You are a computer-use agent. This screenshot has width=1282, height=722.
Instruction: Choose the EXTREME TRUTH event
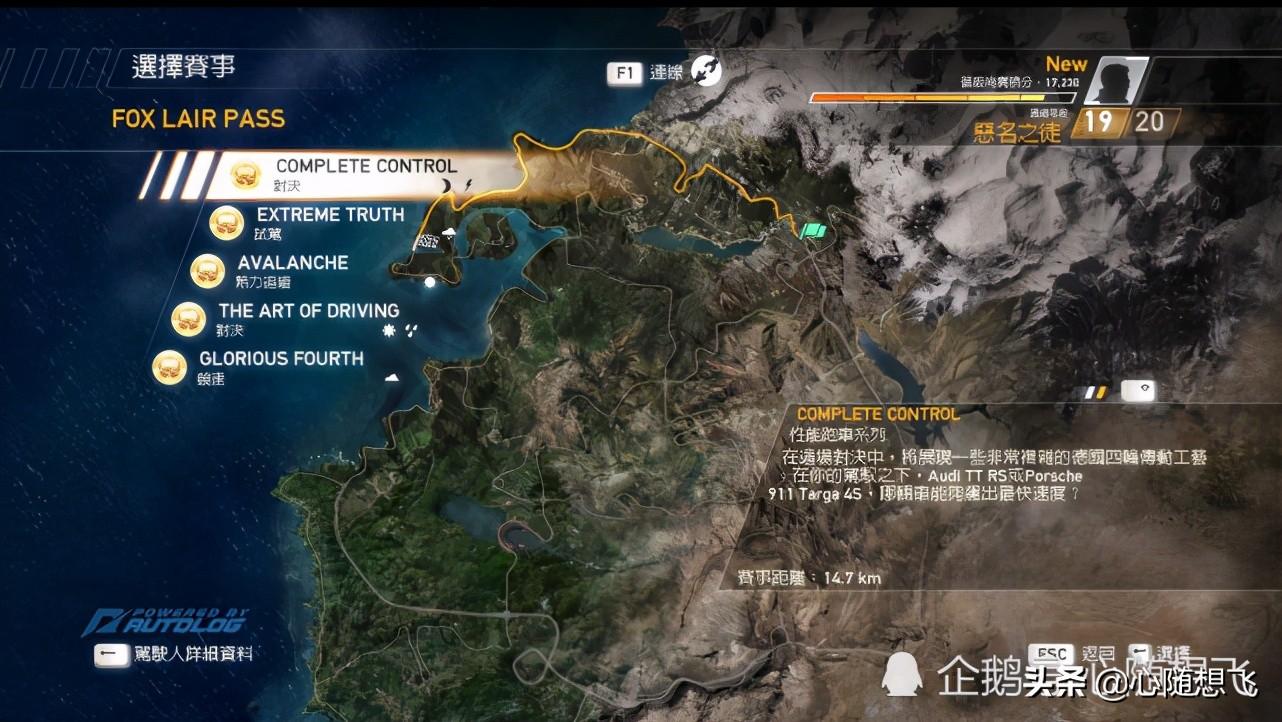(330, 215)
